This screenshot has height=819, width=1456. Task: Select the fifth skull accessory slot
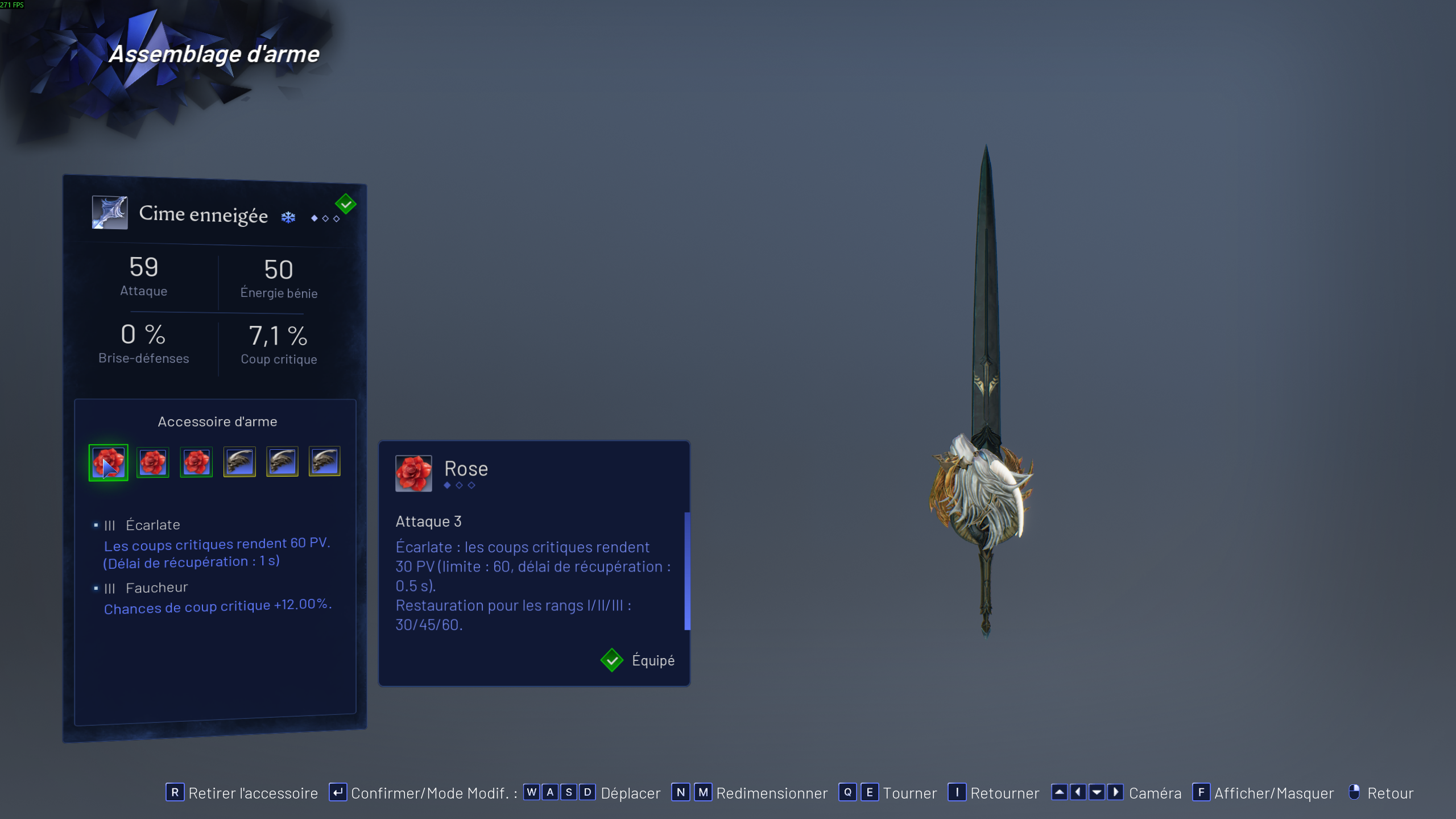pos(282,462)
